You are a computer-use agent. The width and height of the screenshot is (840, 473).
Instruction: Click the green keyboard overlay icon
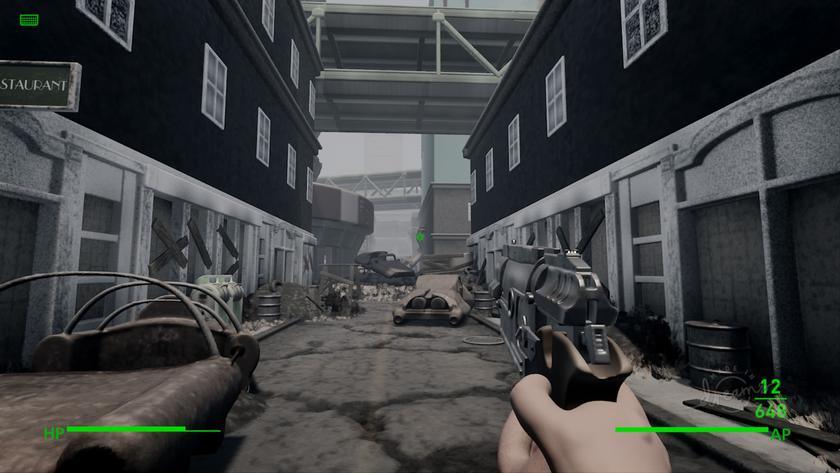tap(29, 19)
